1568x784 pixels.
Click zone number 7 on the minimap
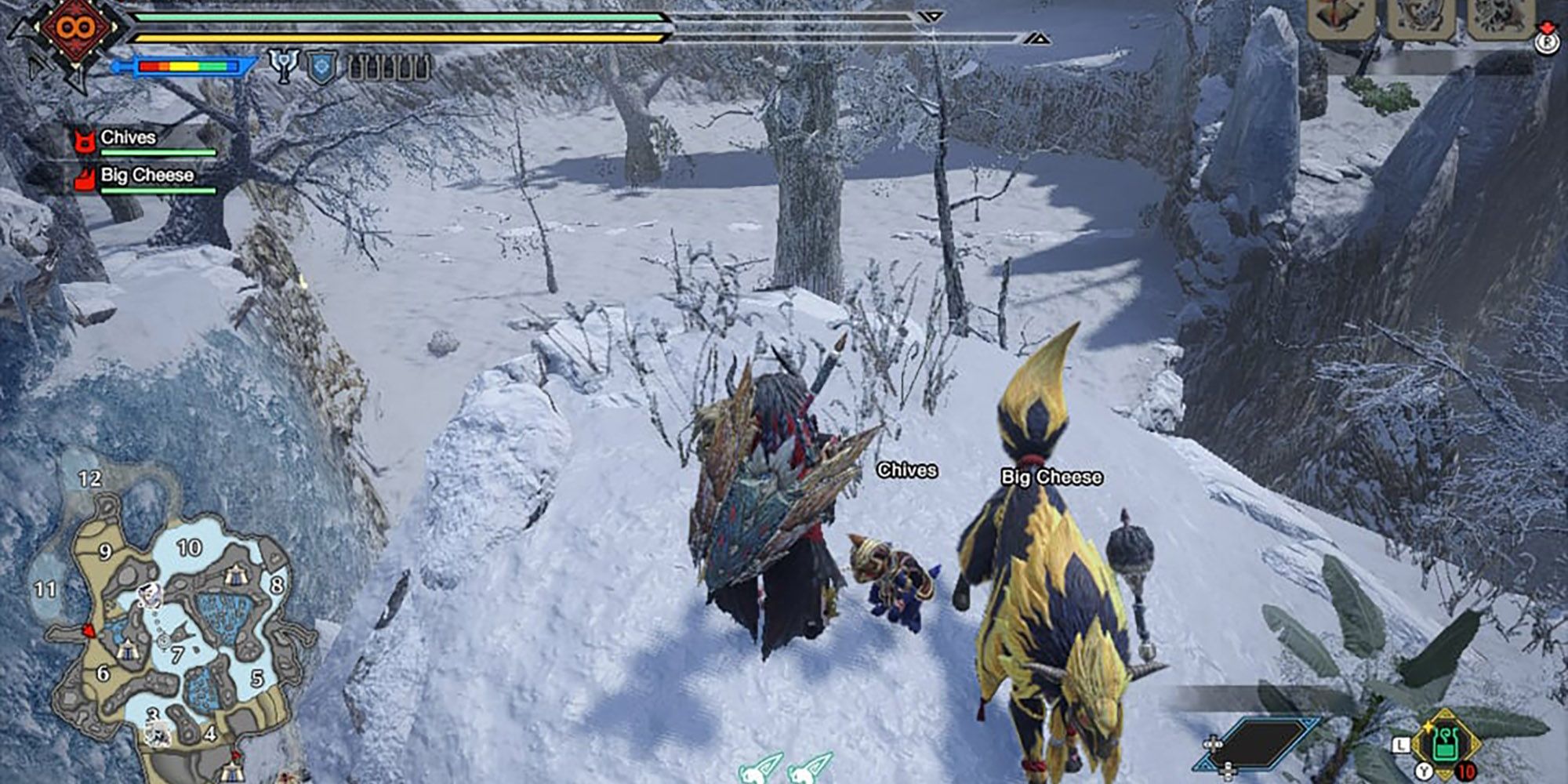[178, 655]
